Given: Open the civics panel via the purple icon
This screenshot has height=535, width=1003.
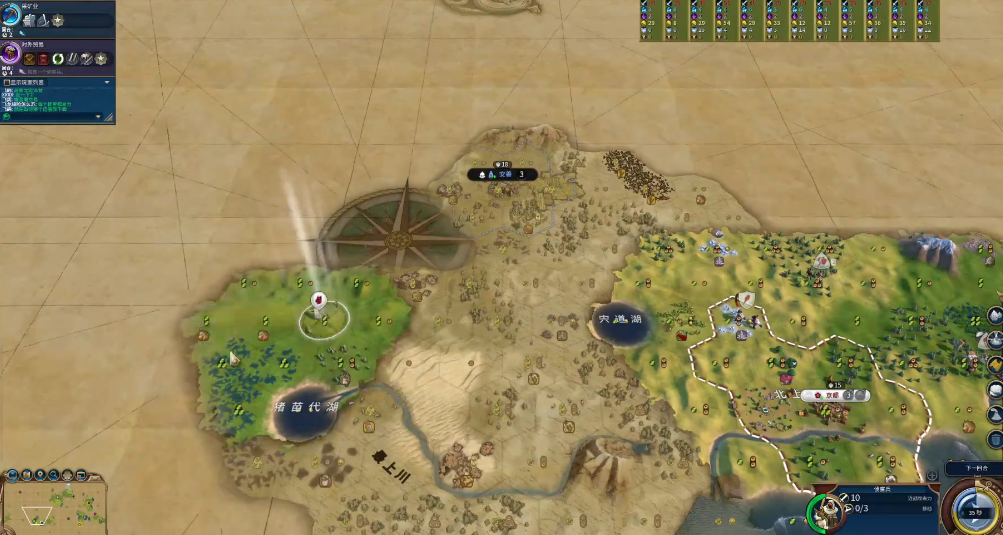Looking at the screenshot, I should click(x=11, y=54).
